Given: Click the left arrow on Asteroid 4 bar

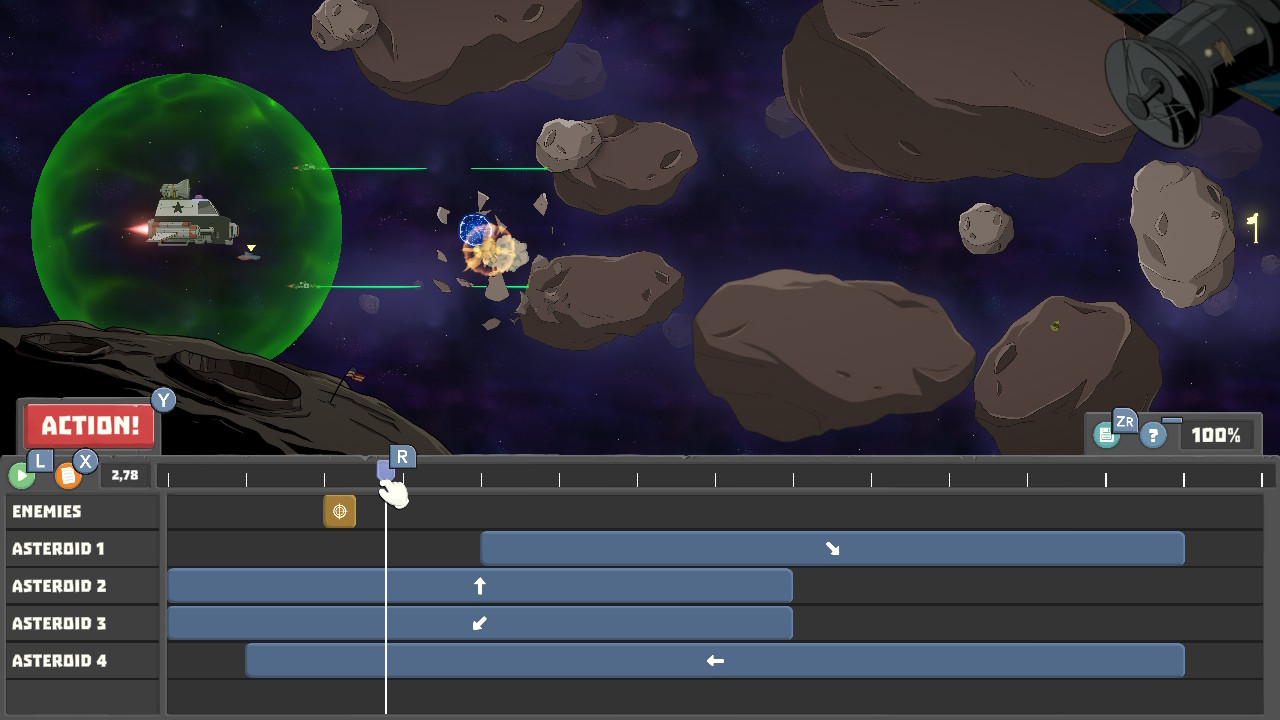Looking at the screenshot, I should 714,659.
